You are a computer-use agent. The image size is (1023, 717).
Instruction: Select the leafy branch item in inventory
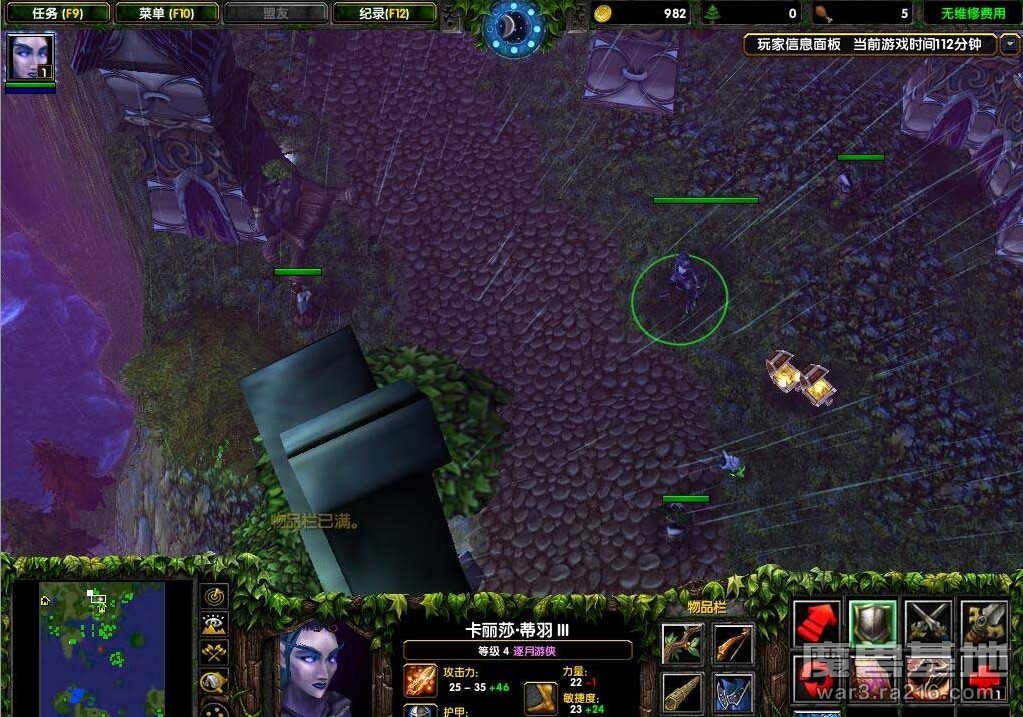[681, 642]
